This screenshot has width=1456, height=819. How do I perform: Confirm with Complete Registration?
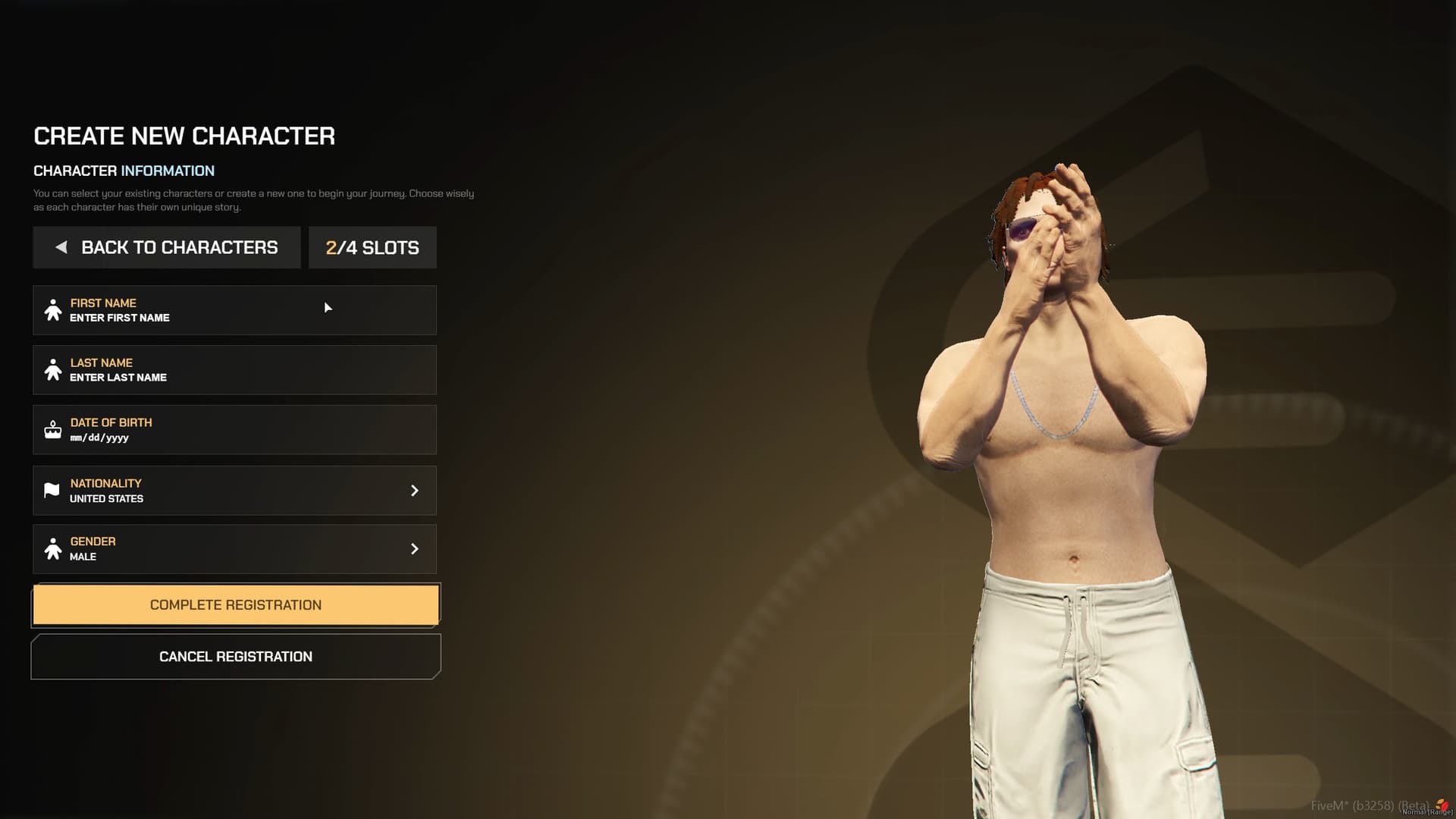click(235, 605)
